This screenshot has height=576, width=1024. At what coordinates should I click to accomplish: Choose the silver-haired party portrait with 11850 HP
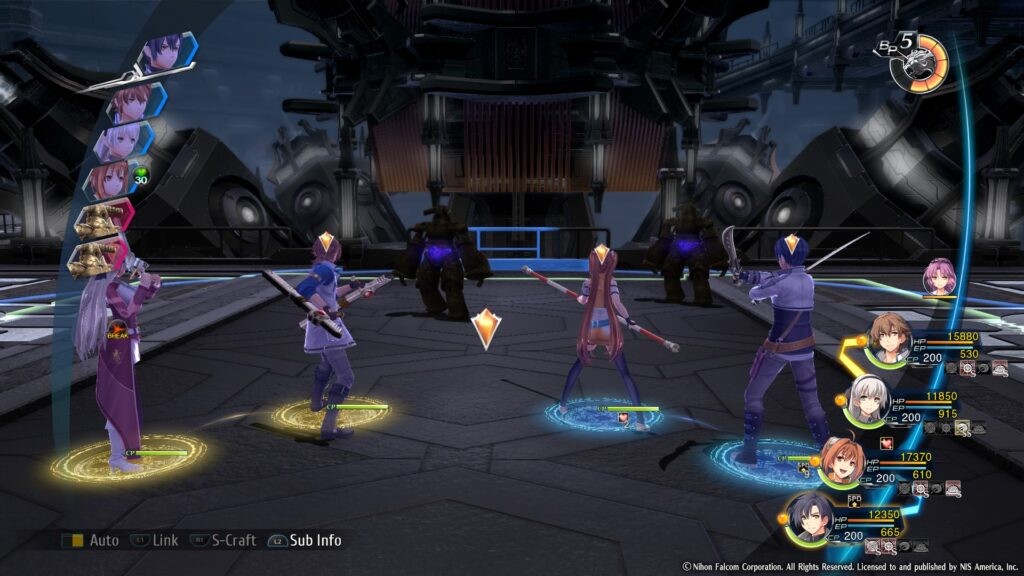(866, 400)
